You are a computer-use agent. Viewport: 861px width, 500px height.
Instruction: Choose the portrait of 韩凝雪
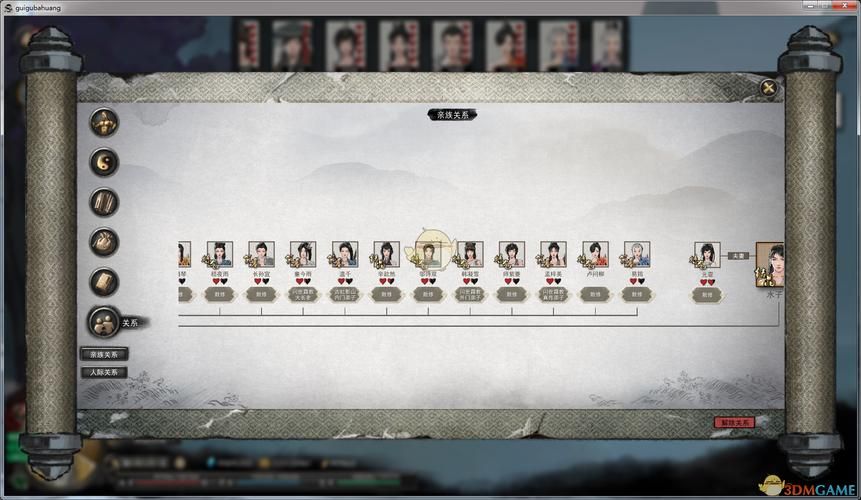(469, 255)
